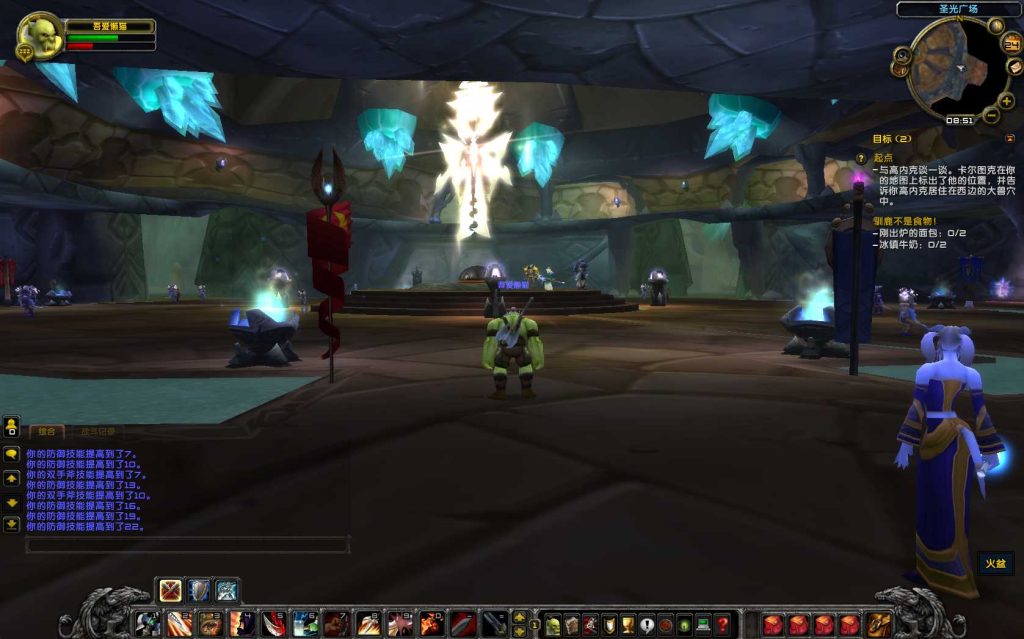Open the red question mark help menu
This screenshot has height=639, width=1024.
click(723, 625)
